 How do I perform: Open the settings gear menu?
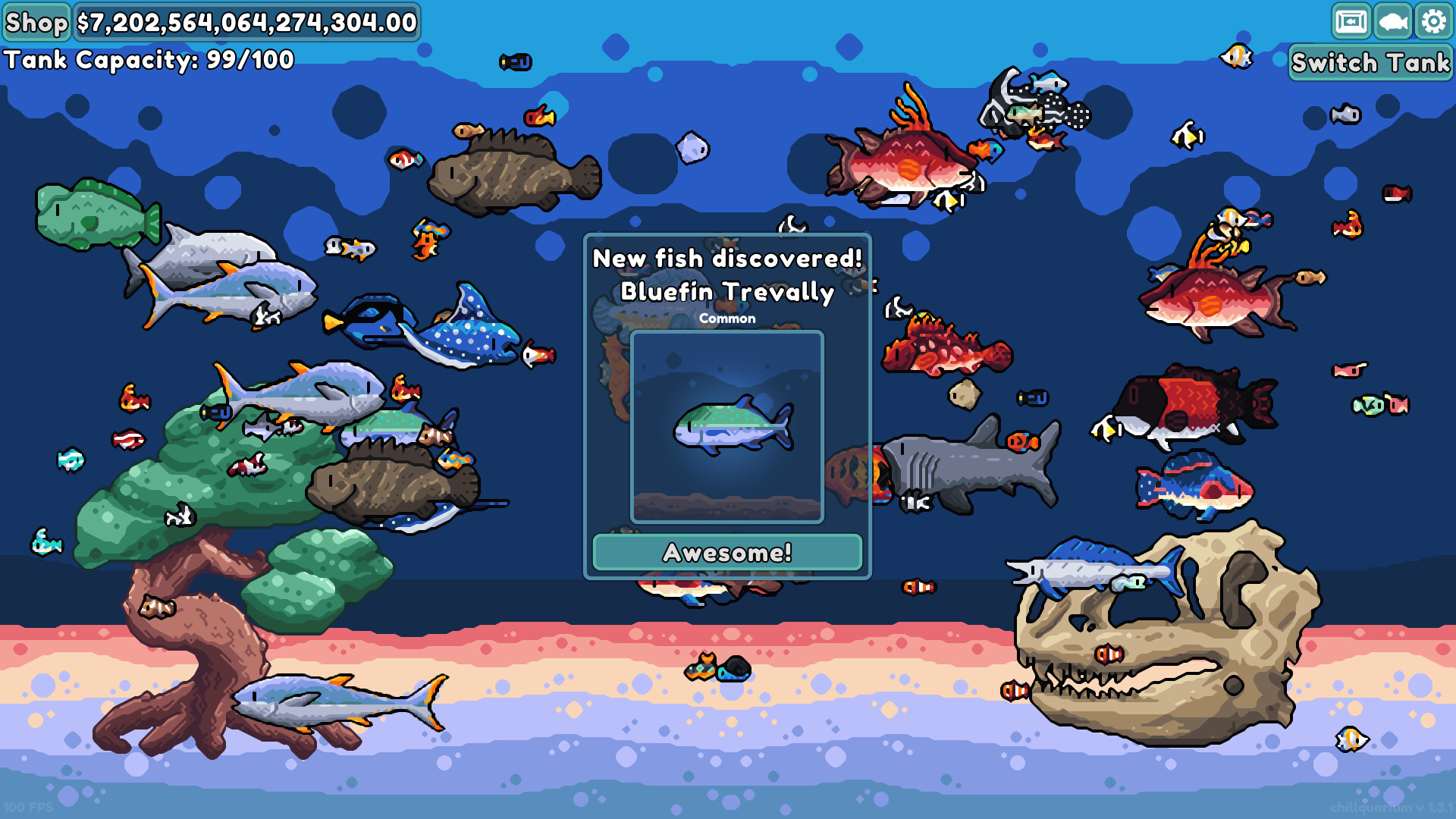coord(1432,22)
